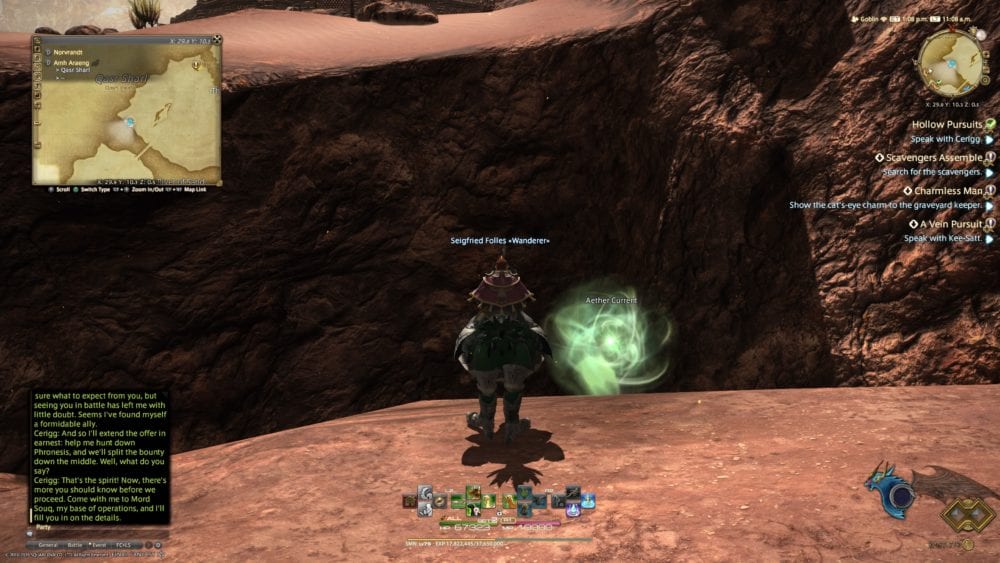Select Norvrandt in the map region list
Viewport: 1000px width, 563px height.
71,50
